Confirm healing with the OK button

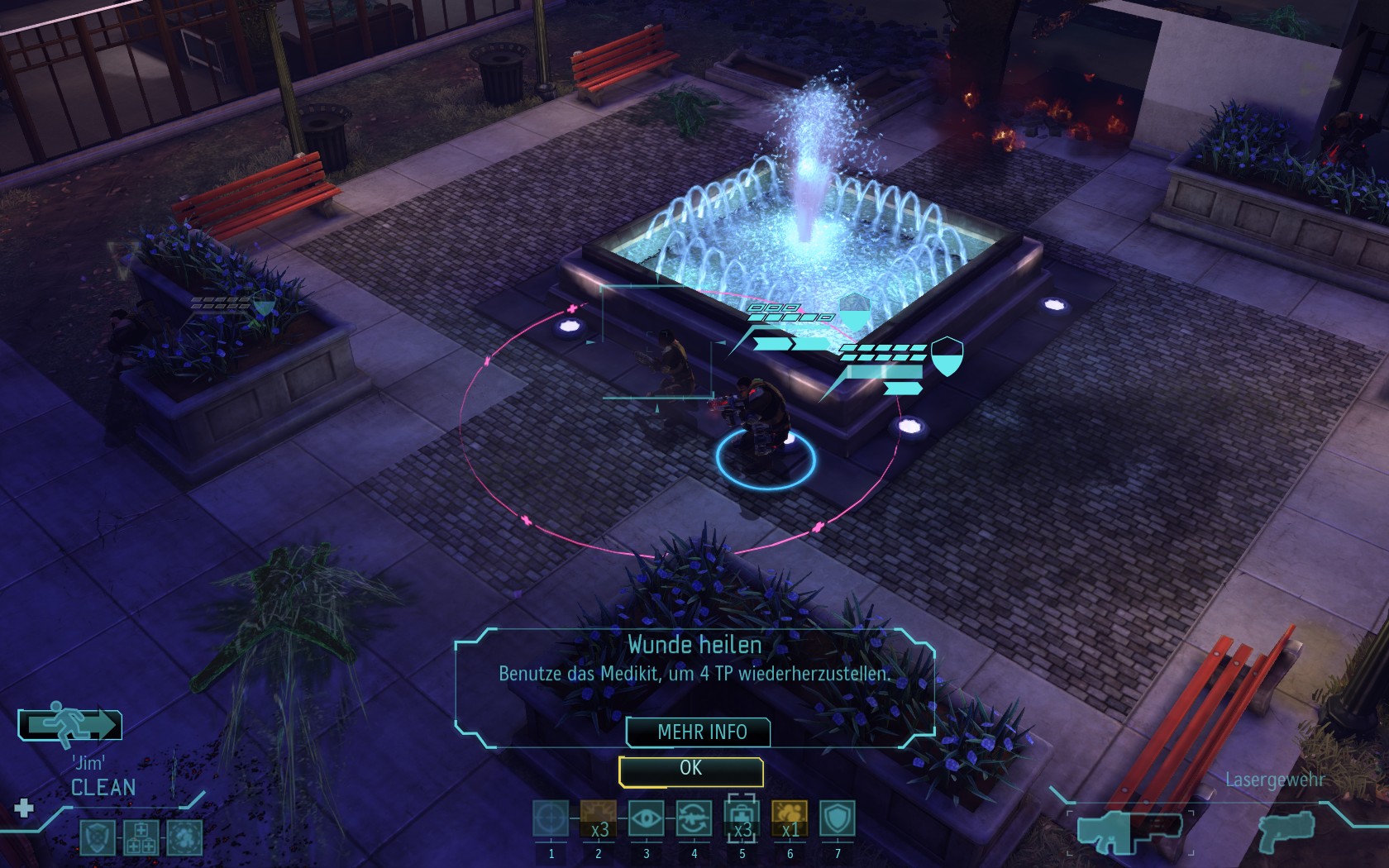tap(690, 770)
